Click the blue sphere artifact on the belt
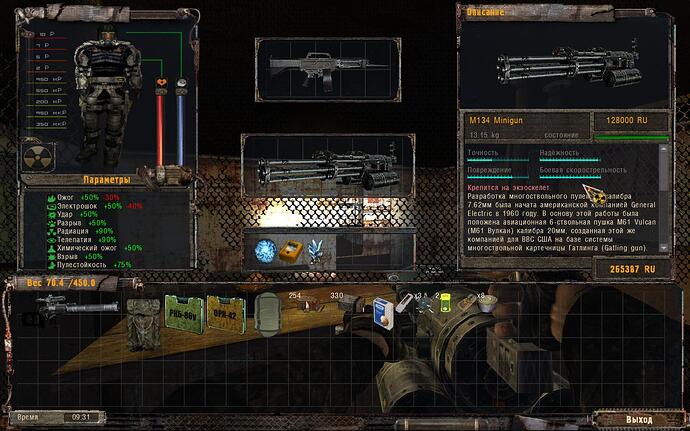690x431 pixels. tap(264, 250)
